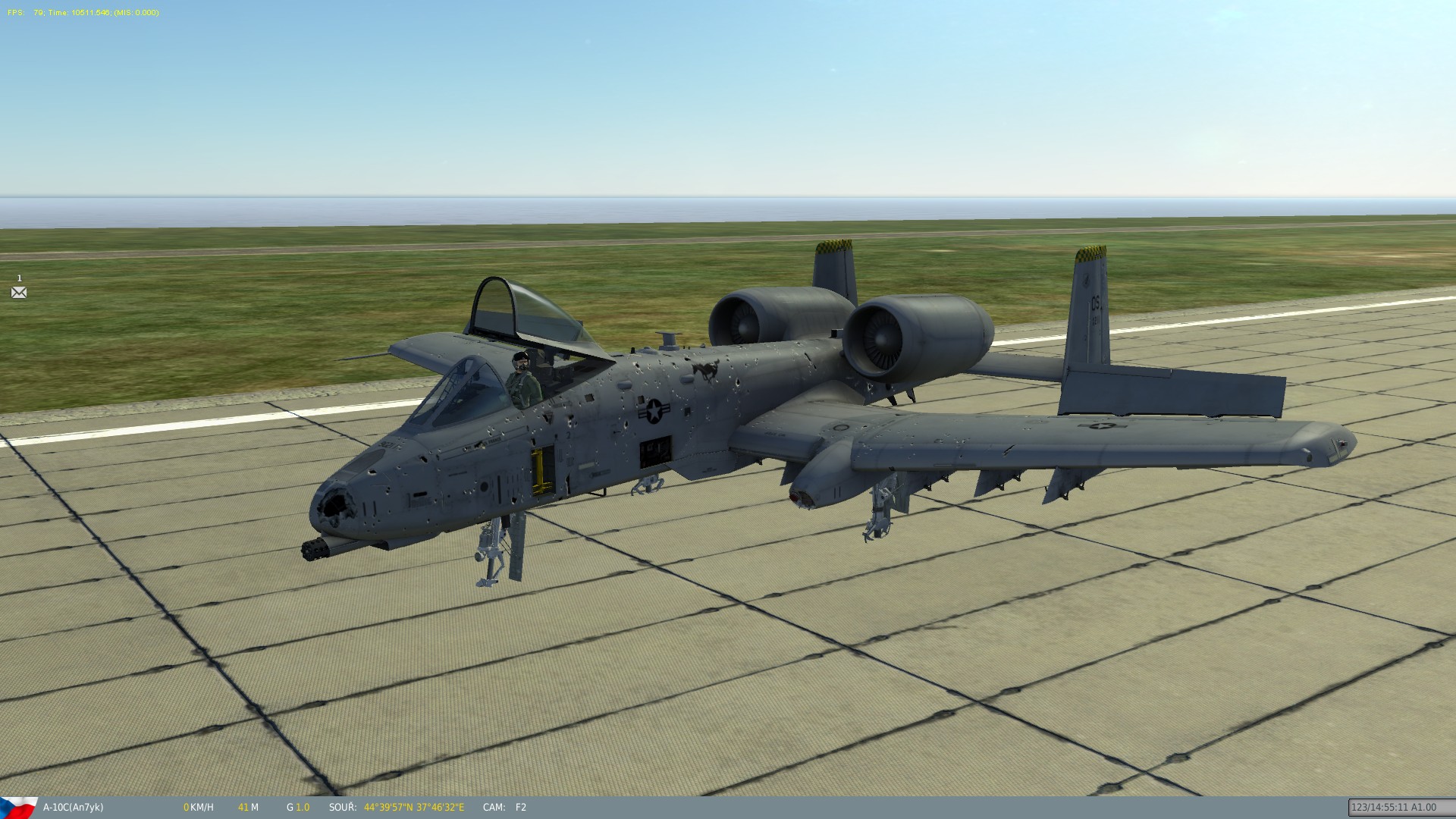Open the unread message envelope icon
1456x819 pixels.
click(x=19, y=292)
